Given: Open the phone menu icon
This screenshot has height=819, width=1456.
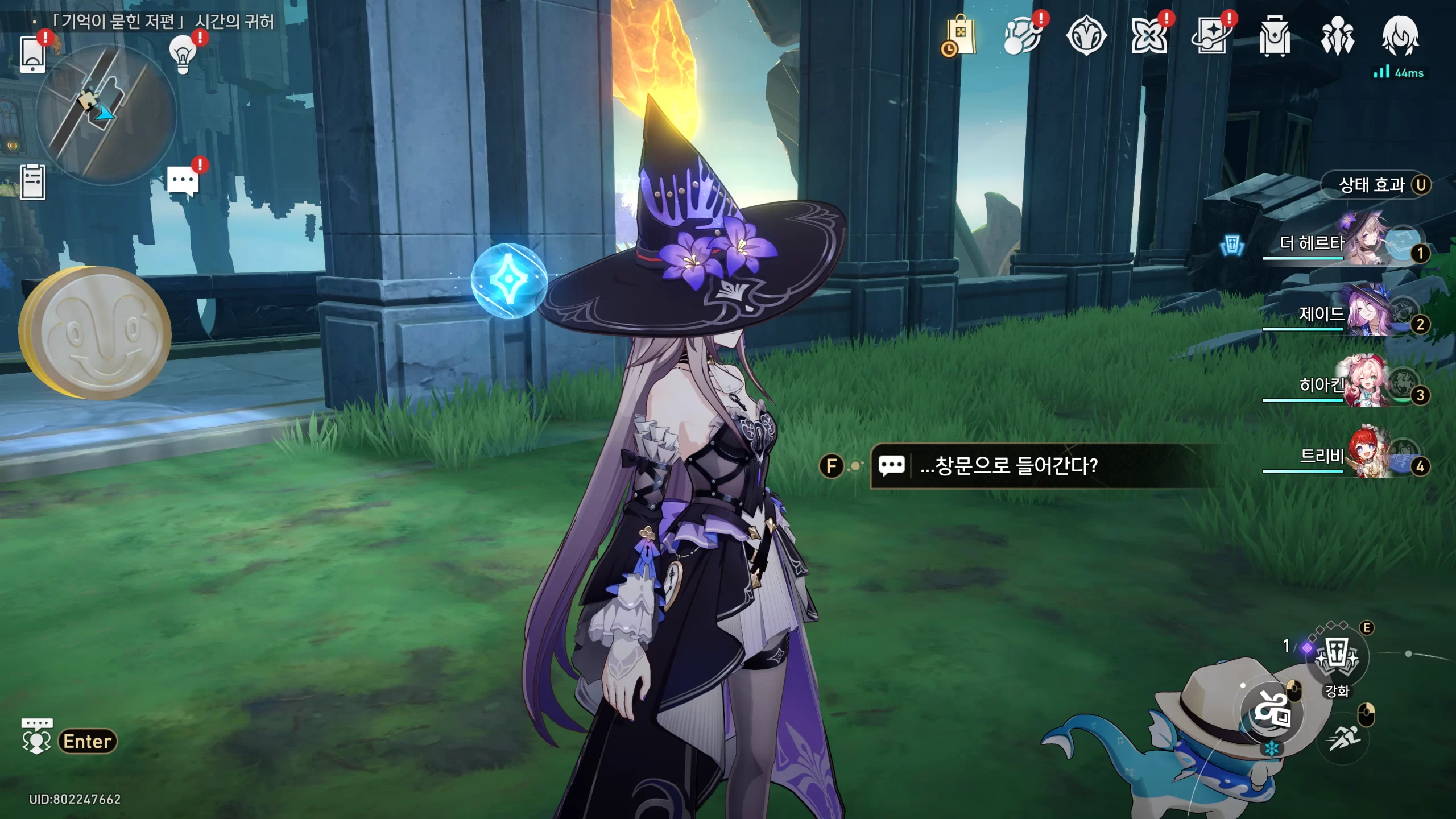Looking at the screenshot, I should (x=32, y=54).
